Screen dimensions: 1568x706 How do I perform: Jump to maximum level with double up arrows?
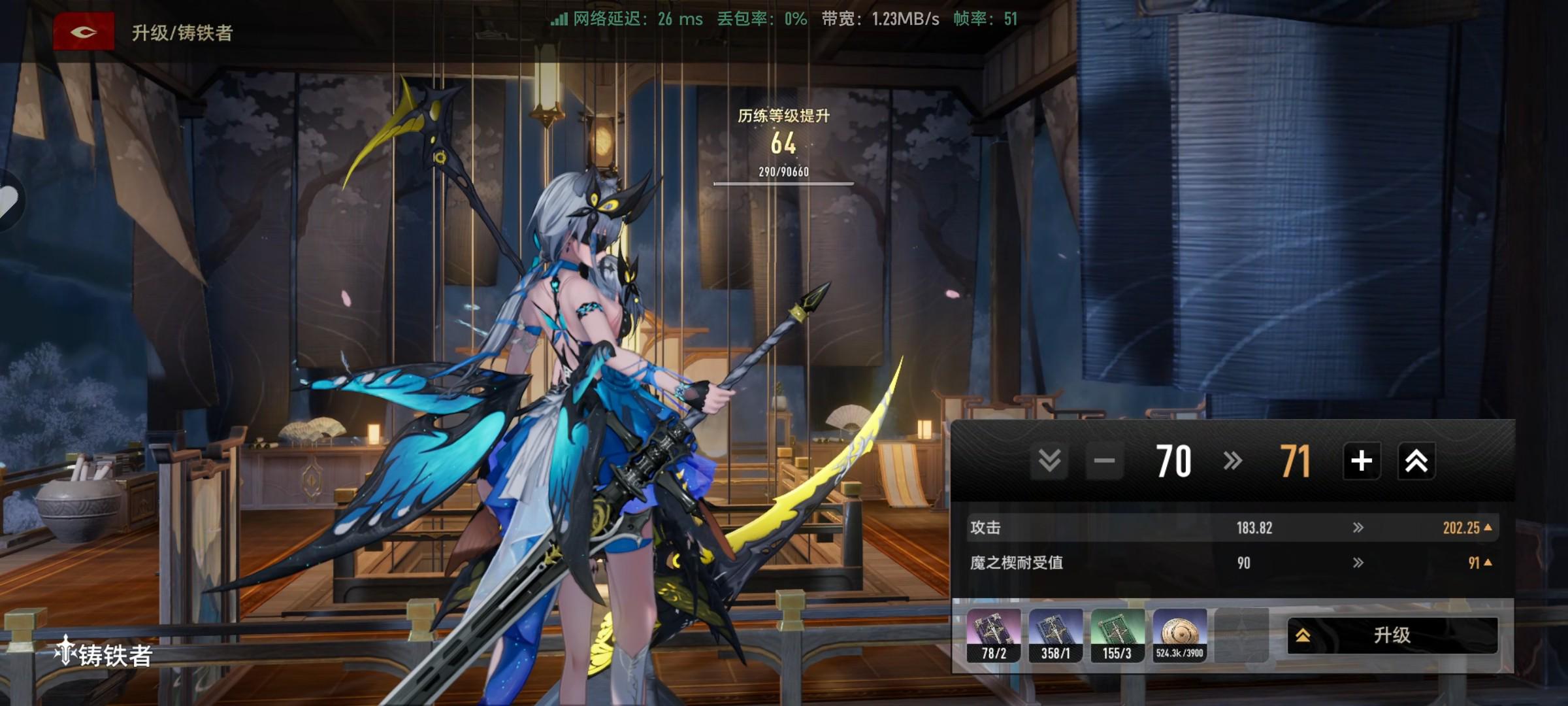(x=1416, y=461)
